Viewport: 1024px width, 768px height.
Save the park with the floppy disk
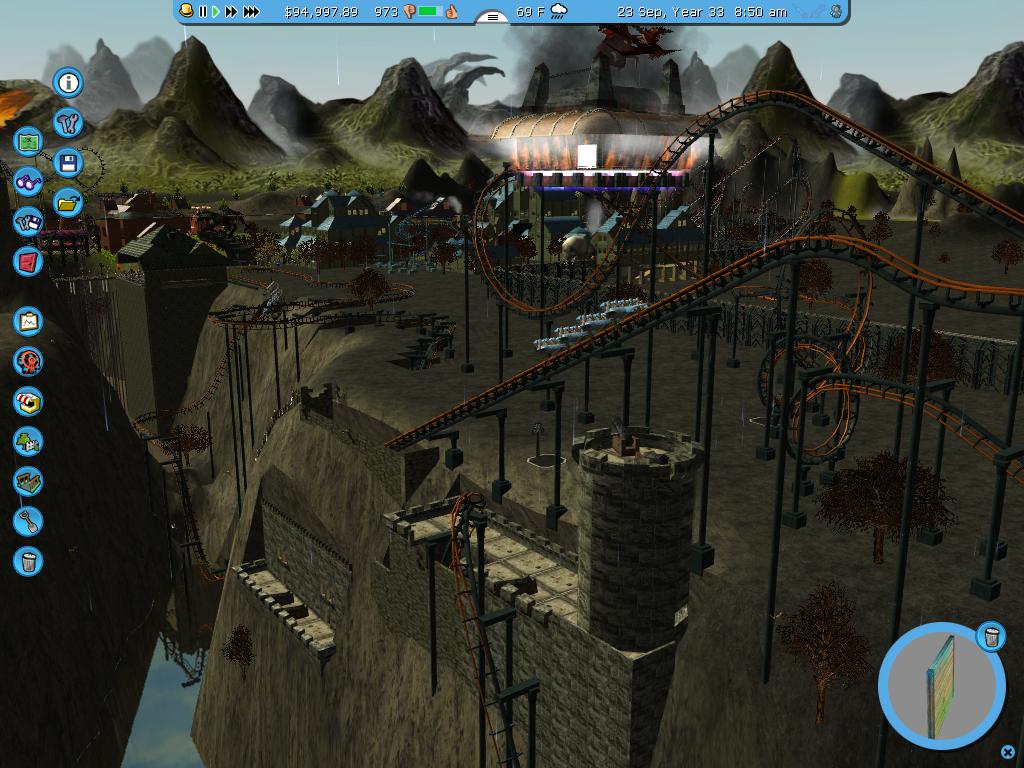coord(68,163)
